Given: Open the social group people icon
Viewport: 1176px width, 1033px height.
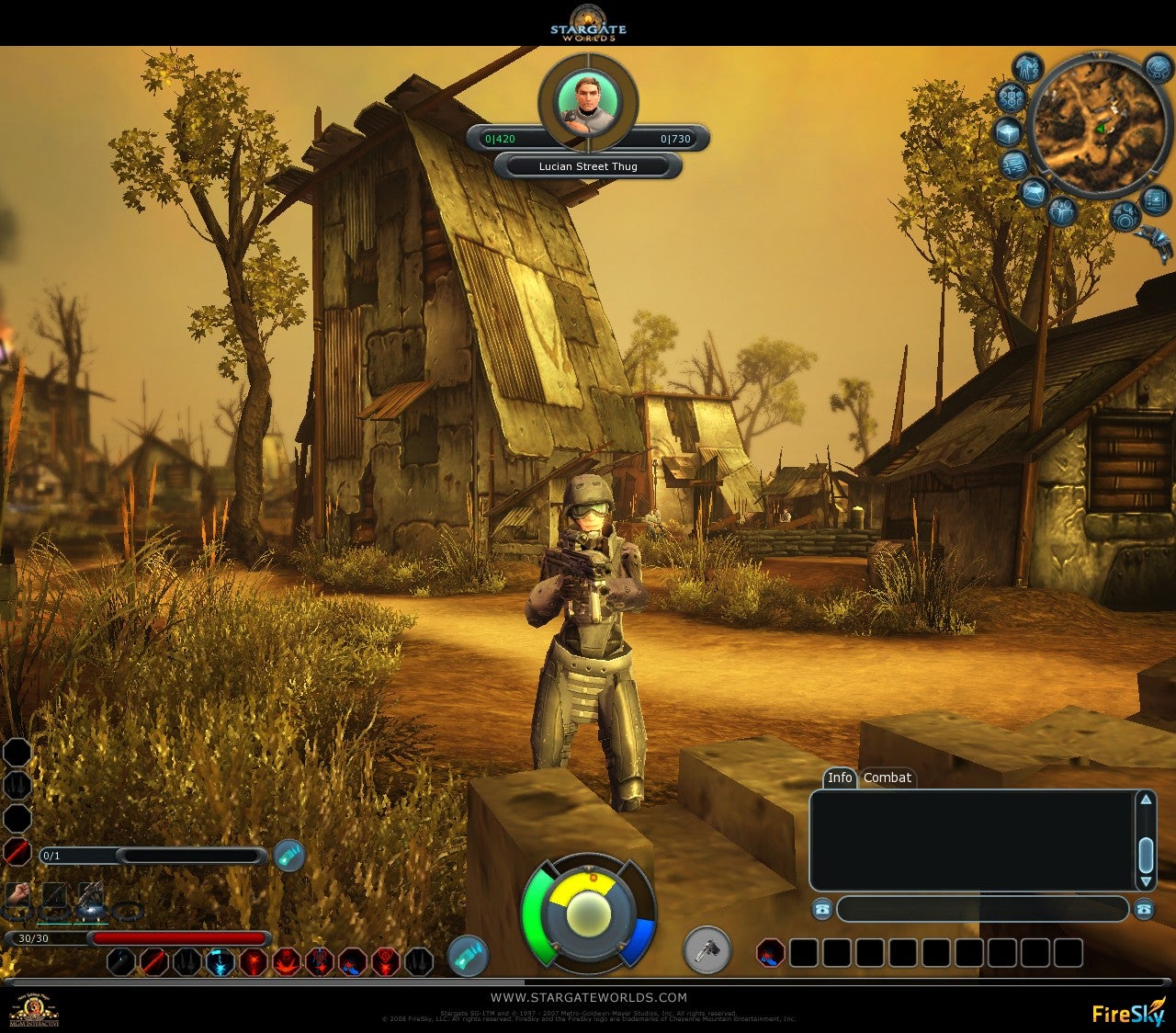Looking at the screenshot, I should (1062, 212).
